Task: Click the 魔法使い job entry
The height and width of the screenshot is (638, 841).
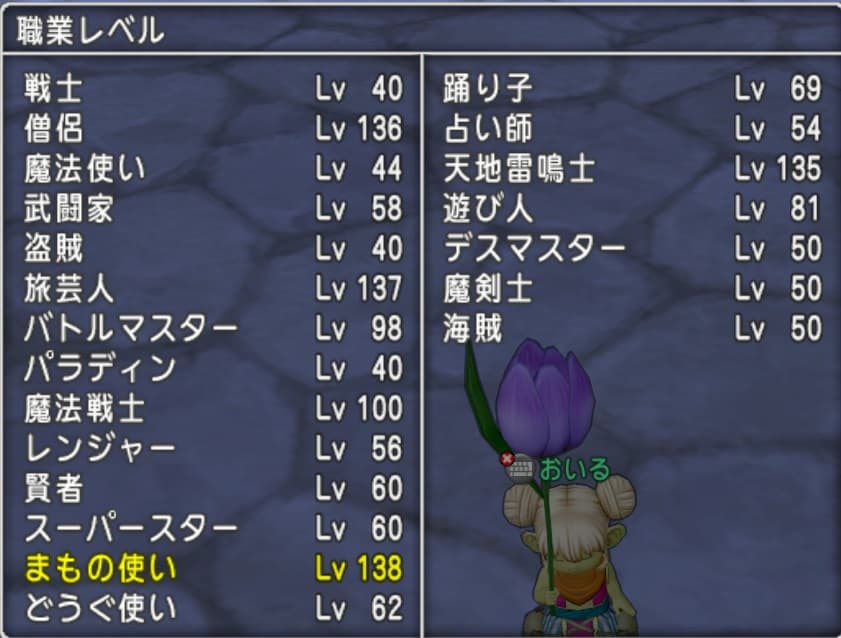Action: tap(84, 169)
